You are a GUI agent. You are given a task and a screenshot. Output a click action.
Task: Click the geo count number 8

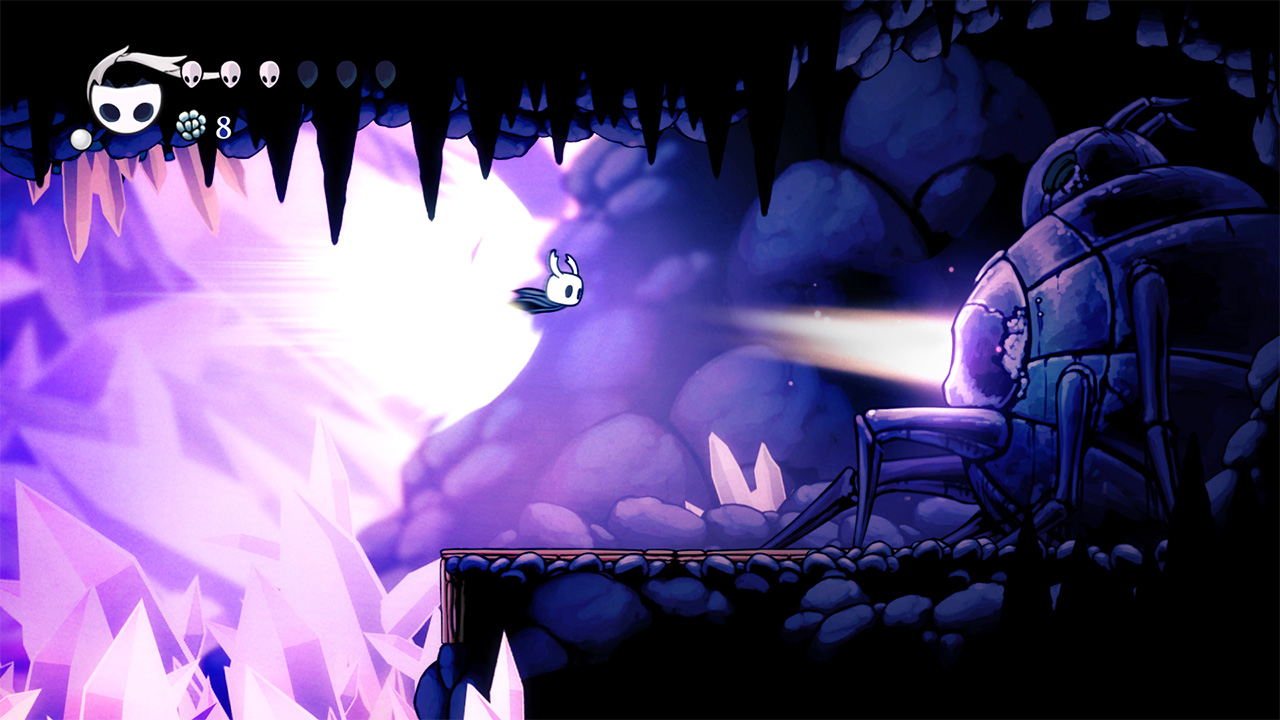pyautogui.click(x=222, y=126)
